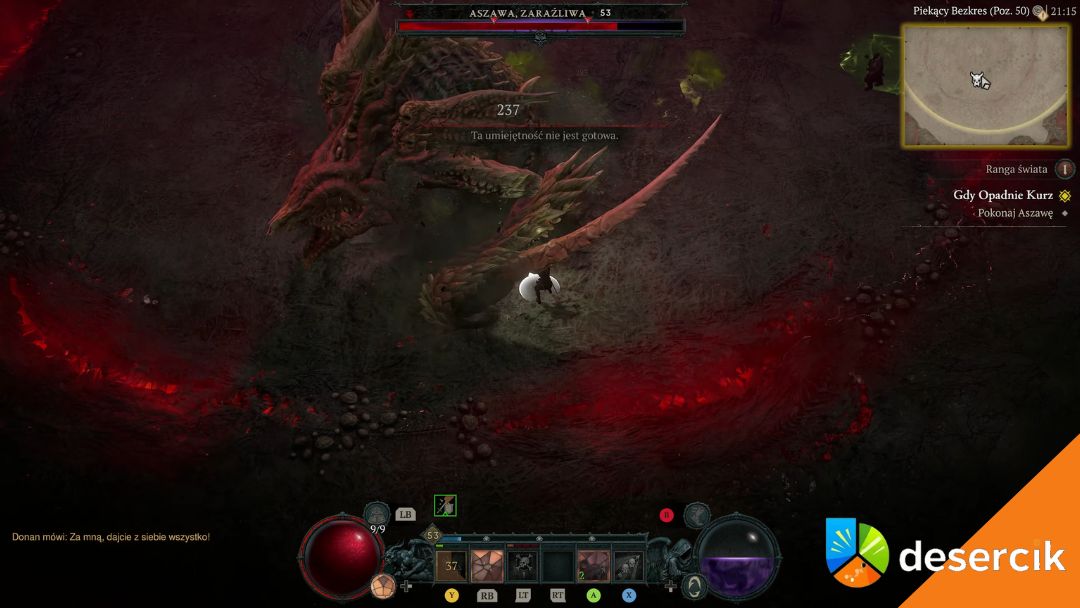Image resolution: width=1080 pixels, height=608 pixels.
Task: Activate the reddish skill above the green A
Action: tap(593, 567)
